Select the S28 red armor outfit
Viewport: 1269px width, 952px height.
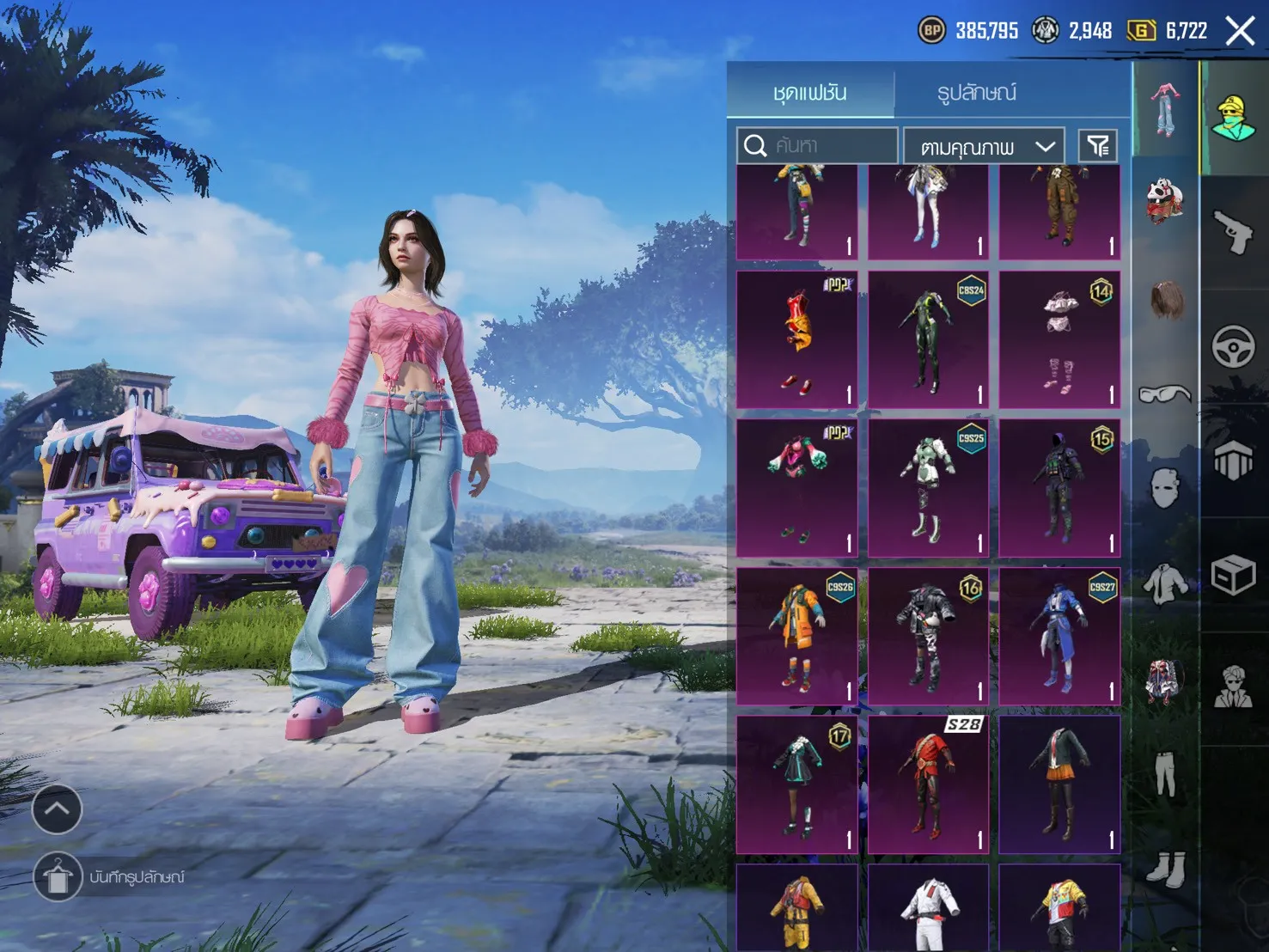[x=928, y=784]
